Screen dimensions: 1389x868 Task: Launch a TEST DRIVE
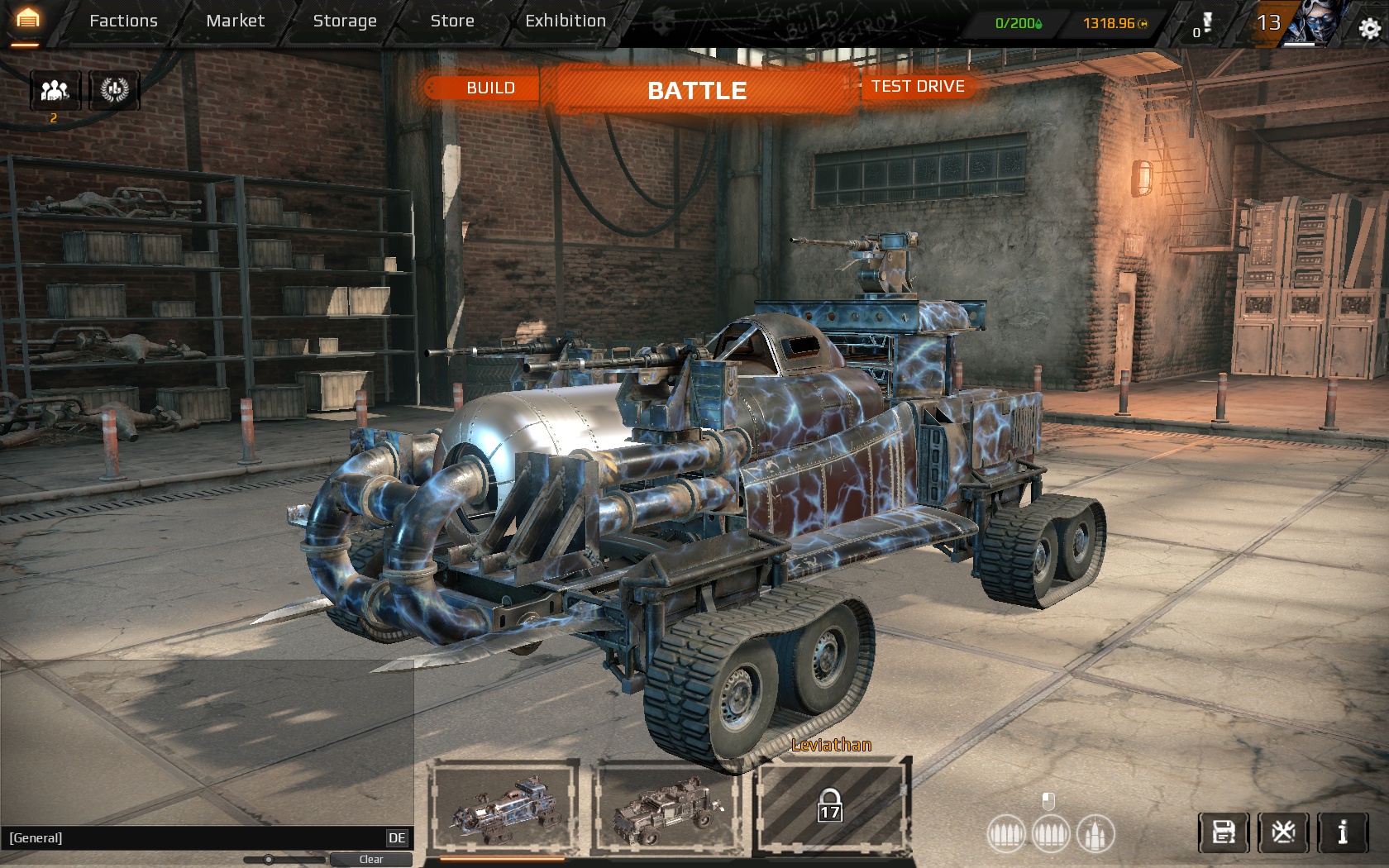click(x=918, y=87)
